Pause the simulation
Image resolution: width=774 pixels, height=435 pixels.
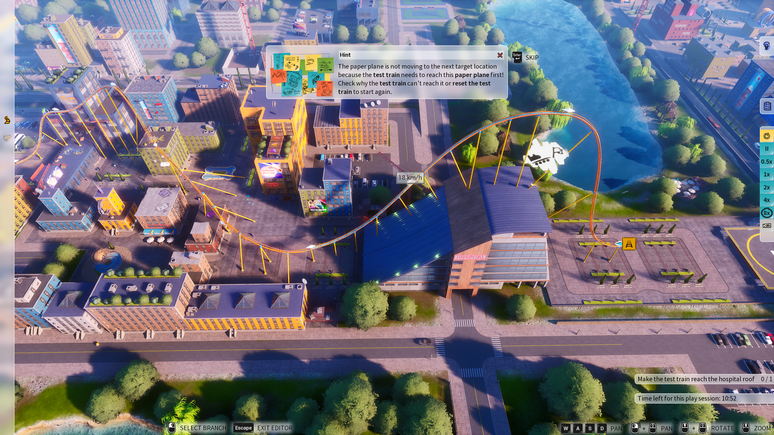click(x=767, y=148)
